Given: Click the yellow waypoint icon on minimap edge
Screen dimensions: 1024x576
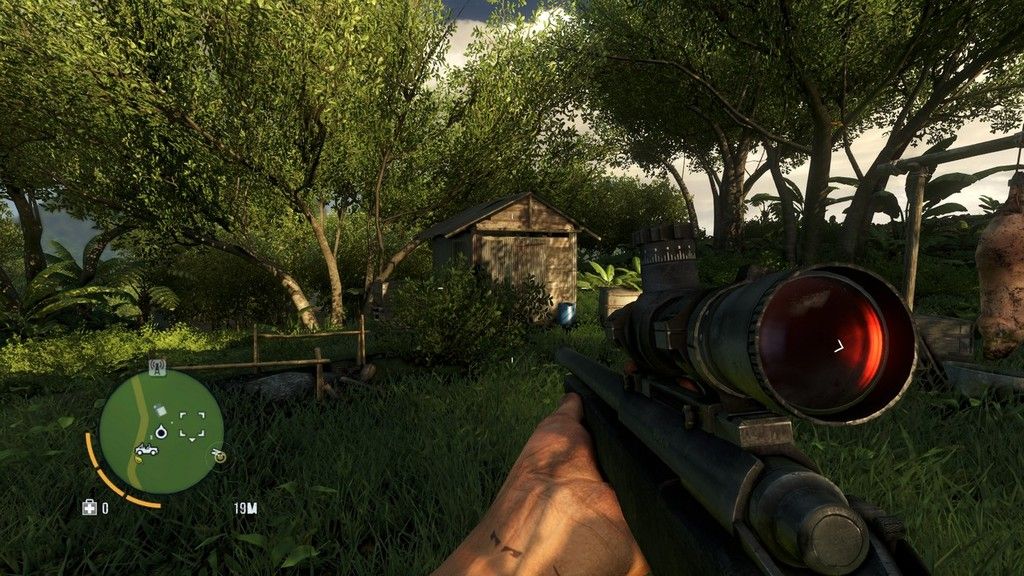Looking at the screenshot, I should tap(218, 455).
